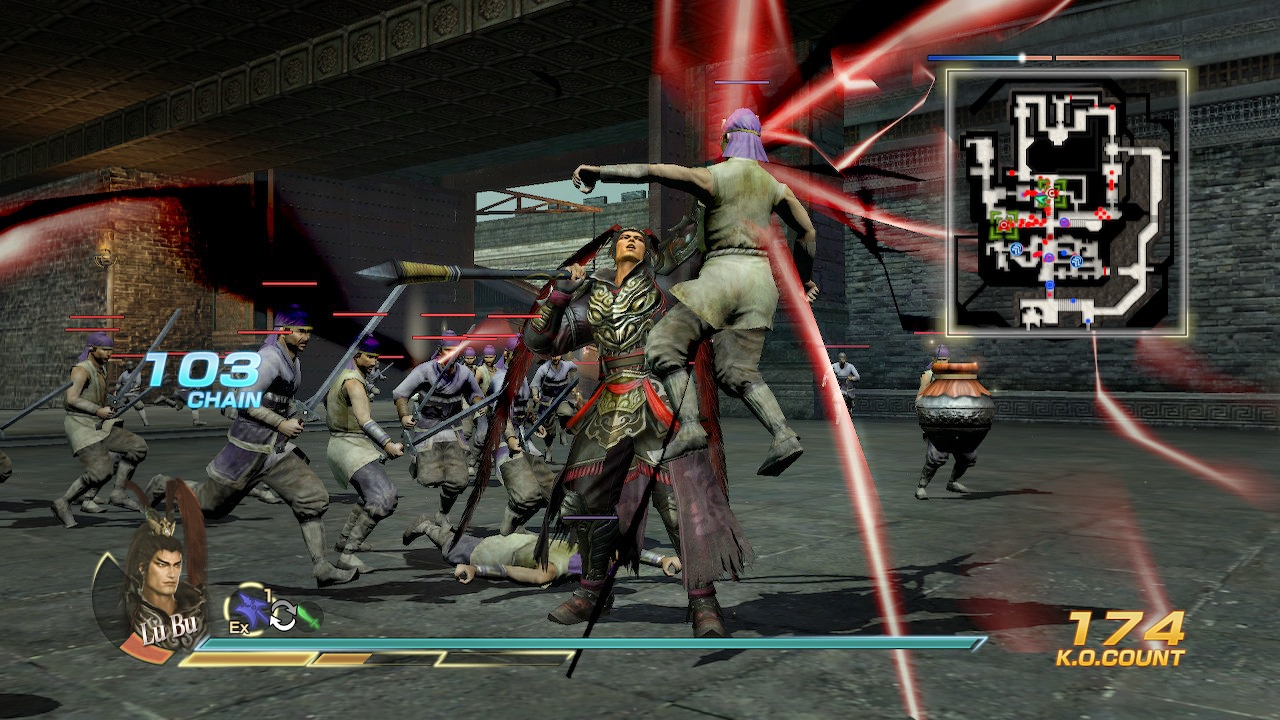Select a blue whirlwind gate icon on the minimap

point(1016,248)
